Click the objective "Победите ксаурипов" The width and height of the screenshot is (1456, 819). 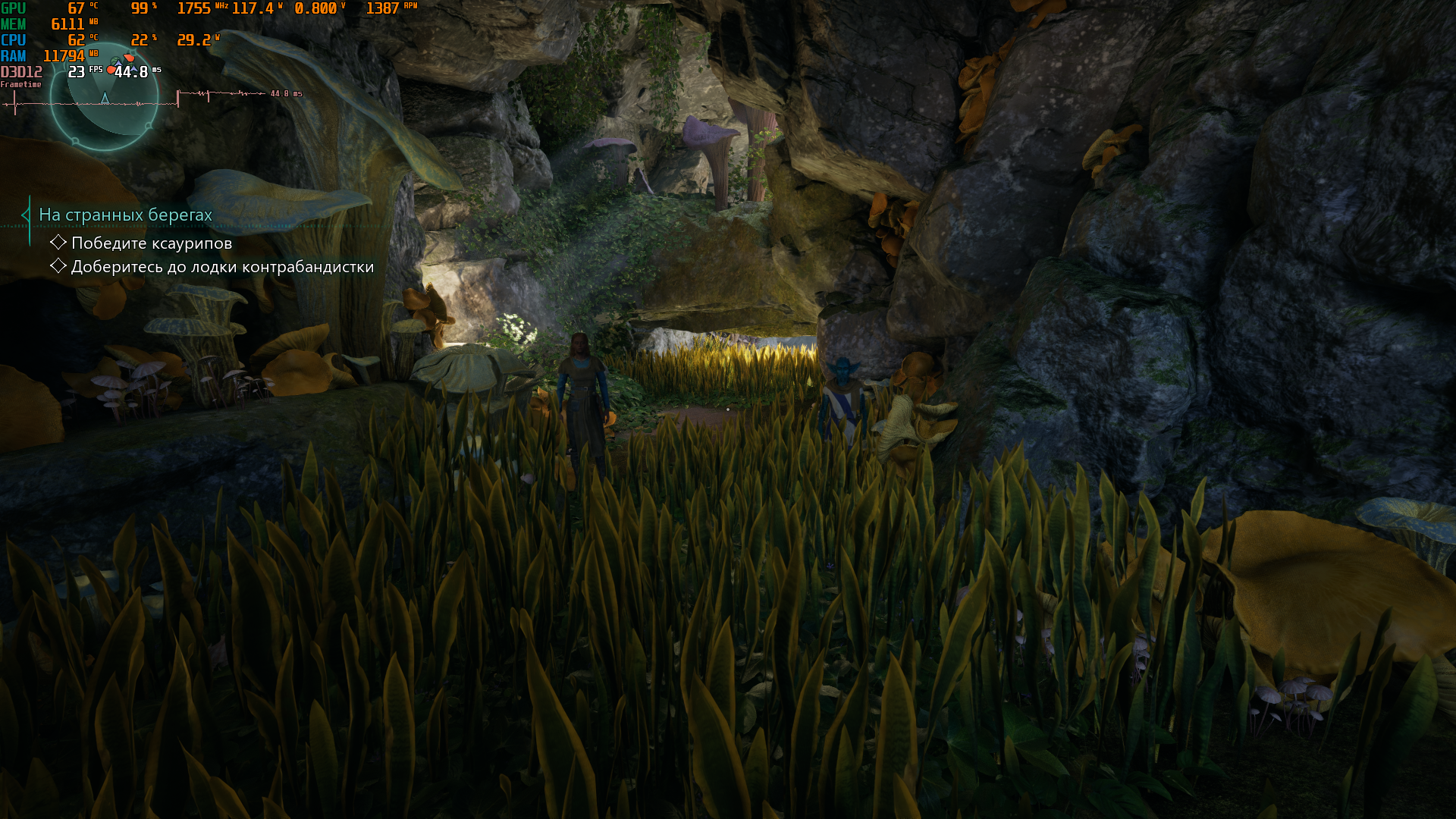point(151,243)
